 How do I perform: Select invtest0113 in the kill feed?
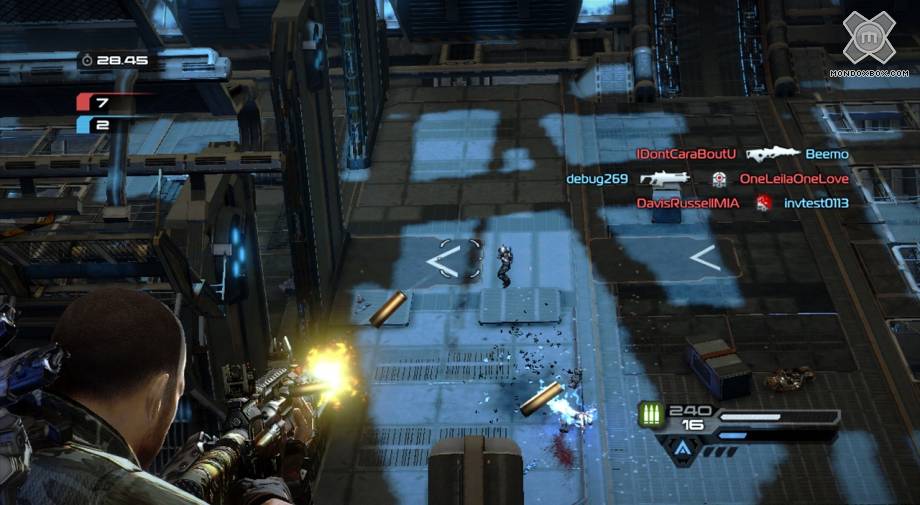coord(816,203)
